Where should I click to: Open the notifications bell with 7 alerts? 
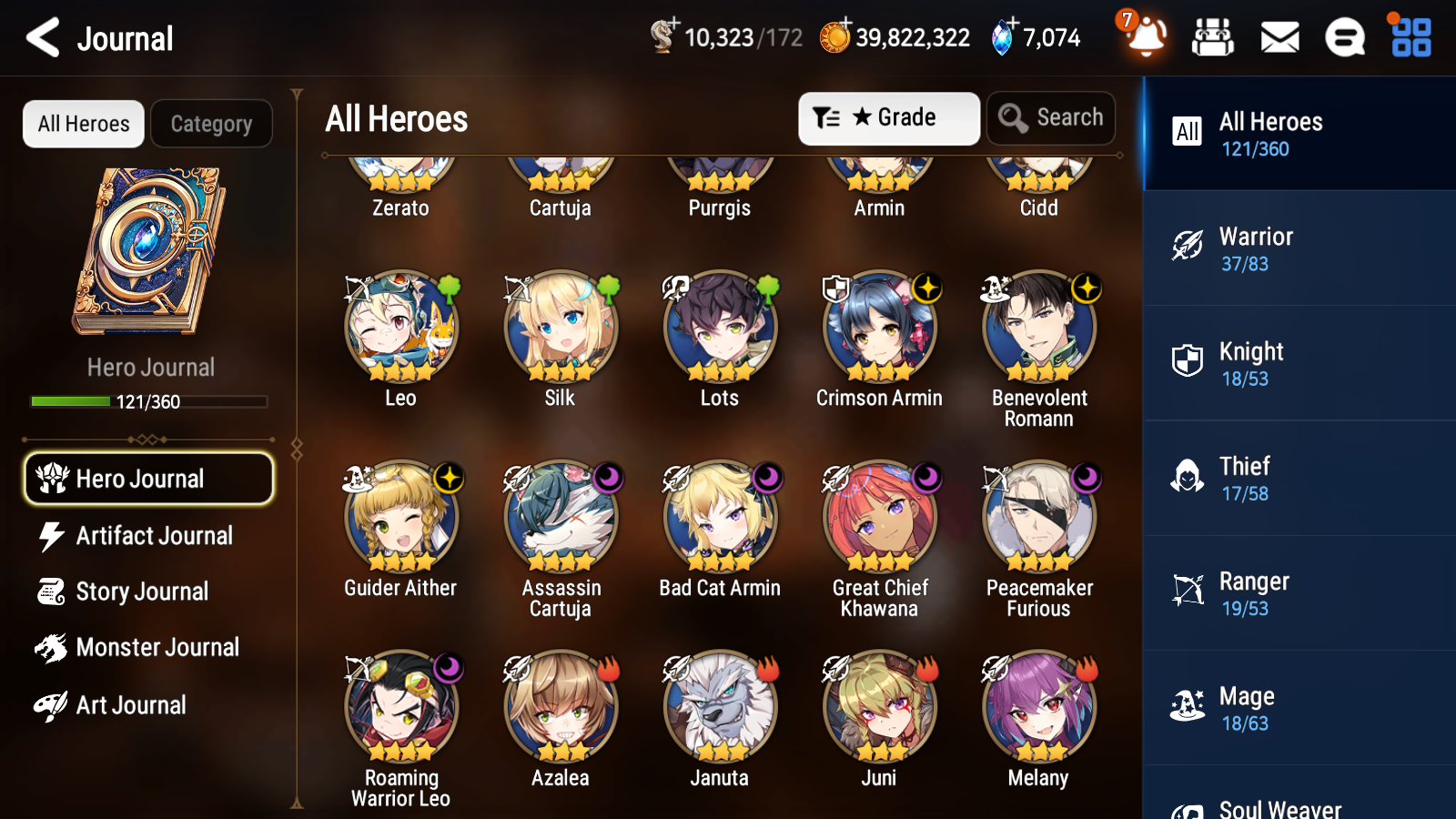pos(1146,38)
